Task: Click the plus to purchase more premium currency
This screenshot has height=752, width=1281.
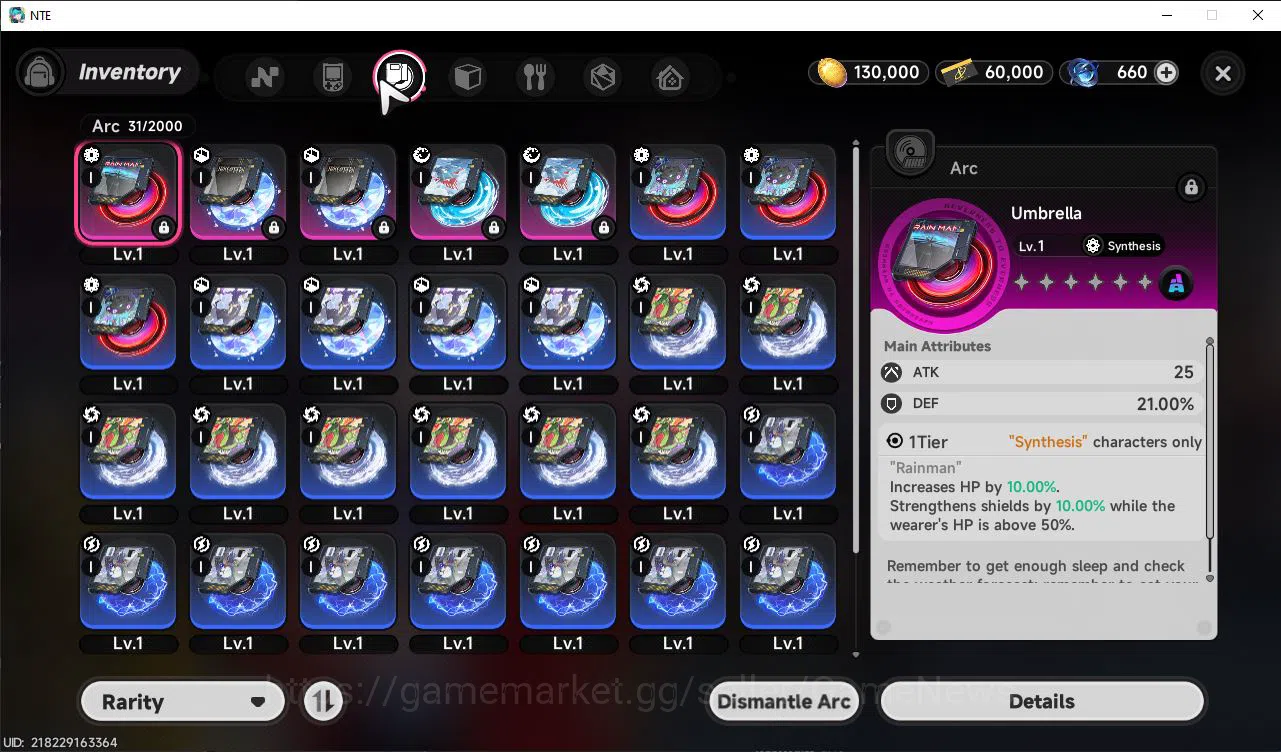Action: pos(1167,72)
